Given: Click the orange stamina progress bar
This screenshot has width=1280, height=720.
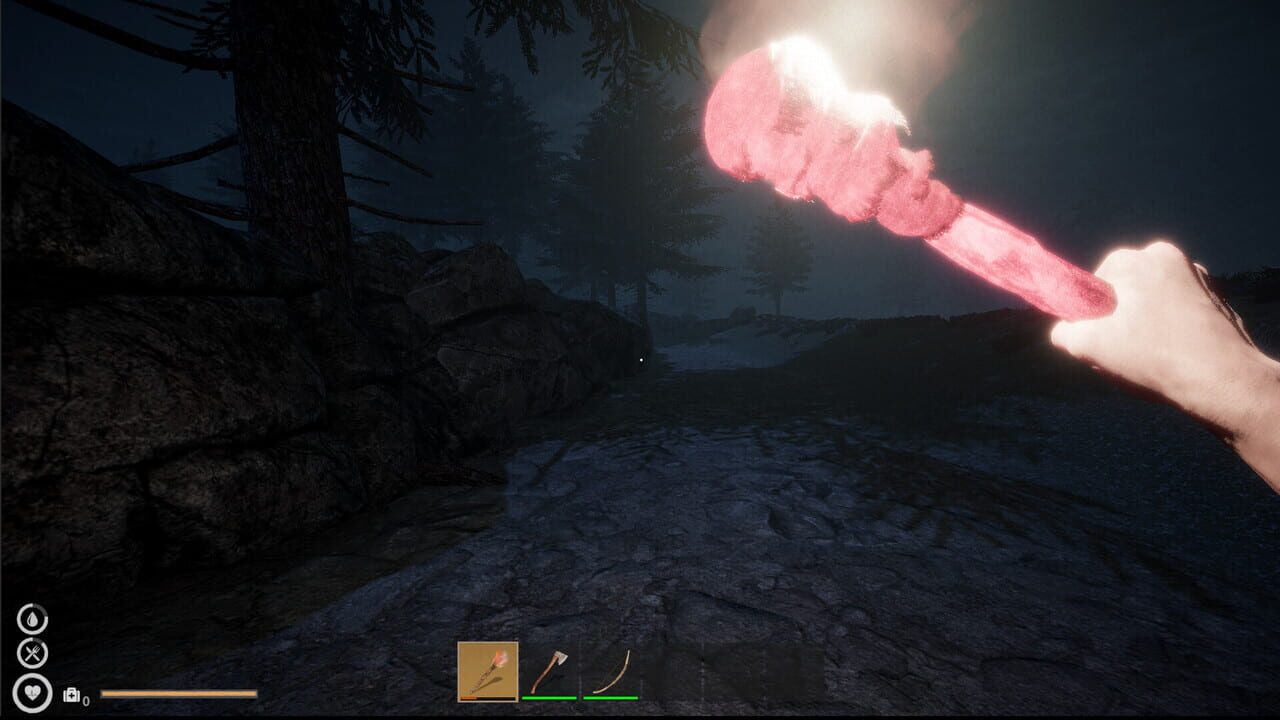Looking at the screenshot, I should click(178, 694).
